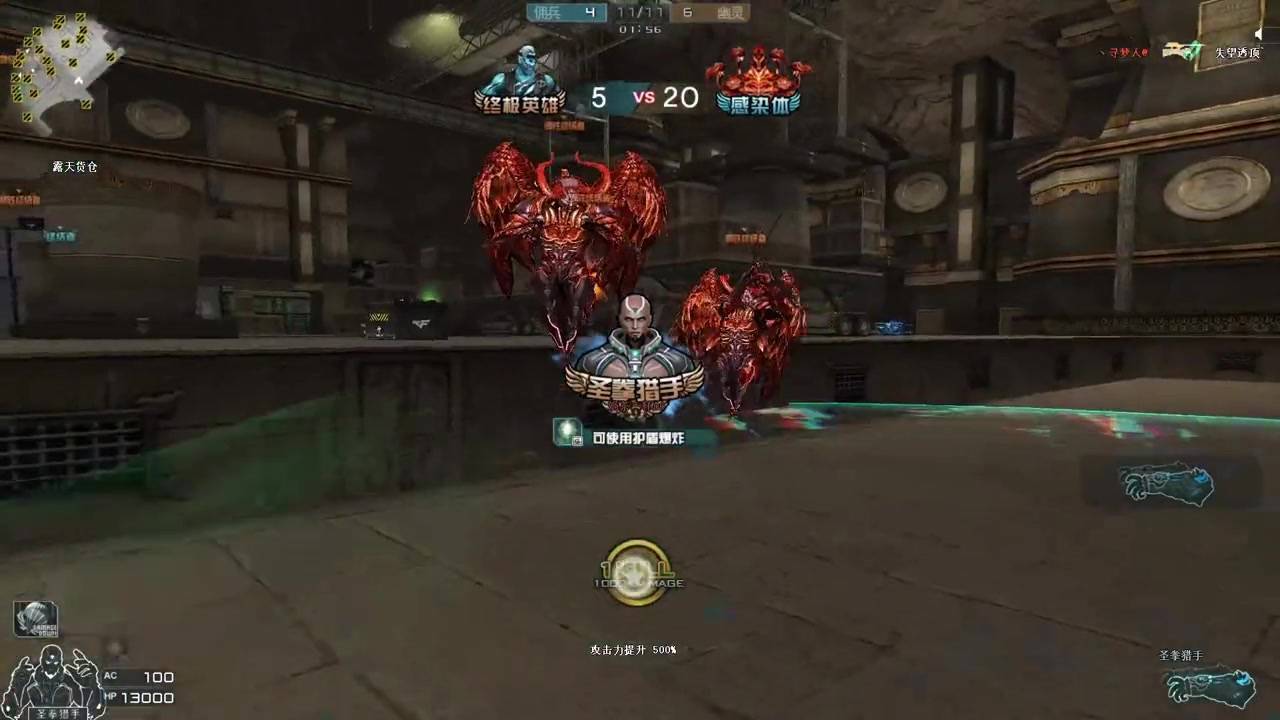The height and width of the screenshot is (720, 1280).
Task: Open the round counter showing 11/11
Action: [639, 12]
